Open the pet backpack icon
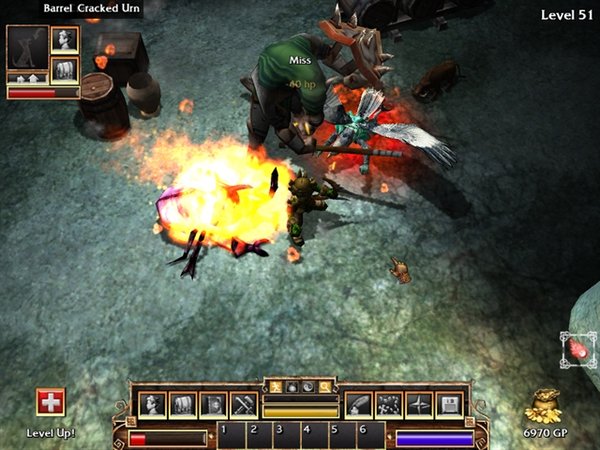 coord(65,69)
